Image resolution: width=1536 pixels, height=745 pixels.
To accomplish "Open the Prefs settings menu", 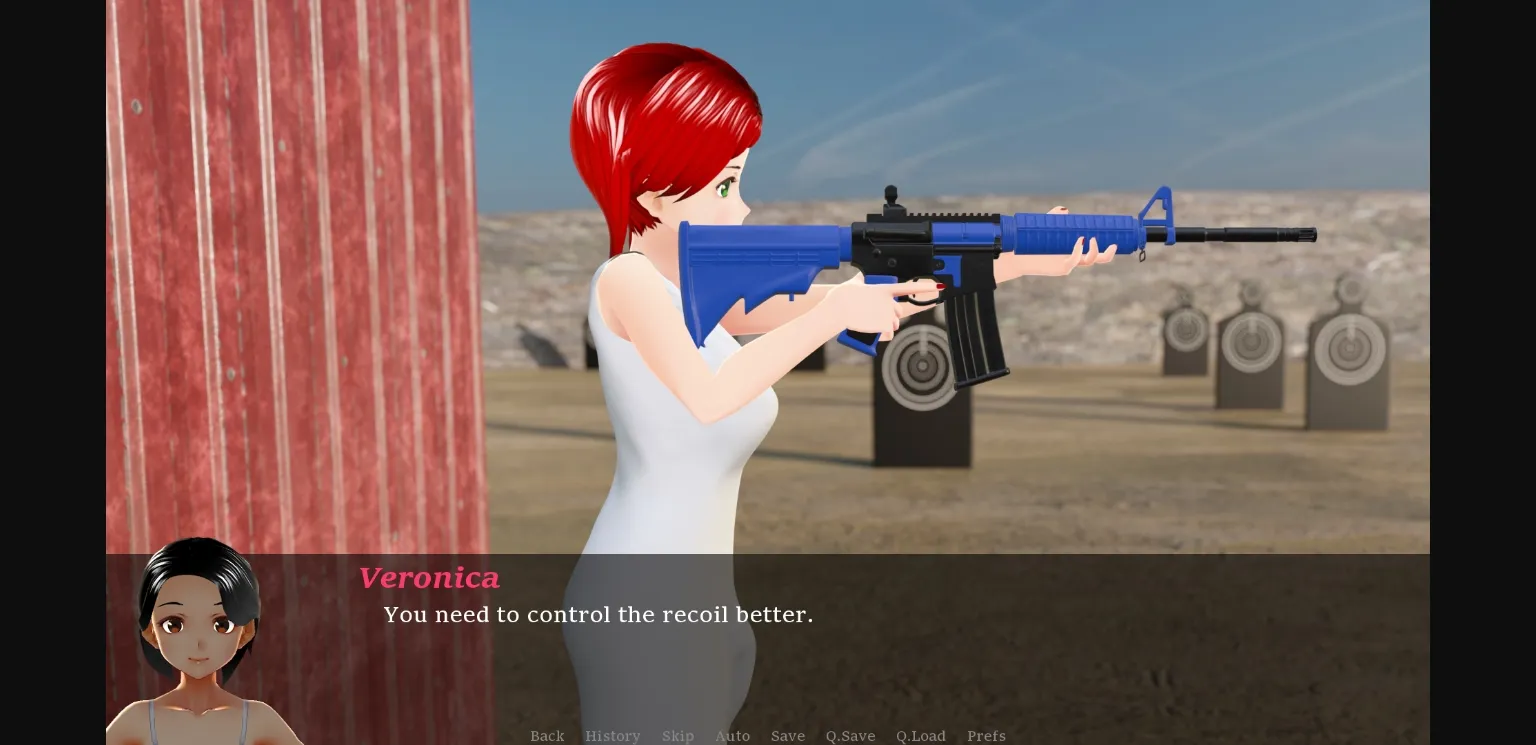I will pyautogui.click(x=986, y=736).
